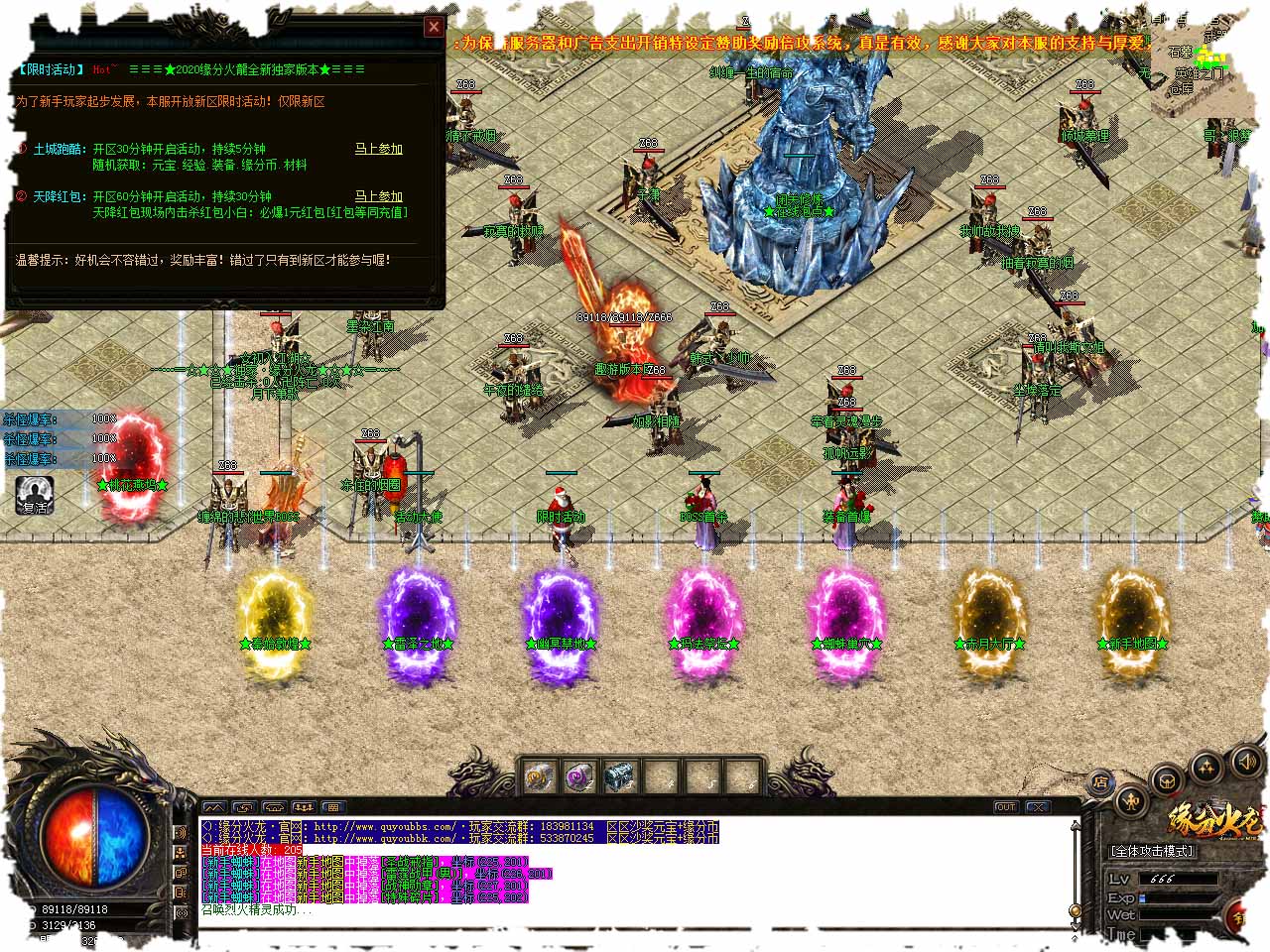Open the character figure icon
The height and width of the screenshot is (952, 1270).
(1132, 801)
